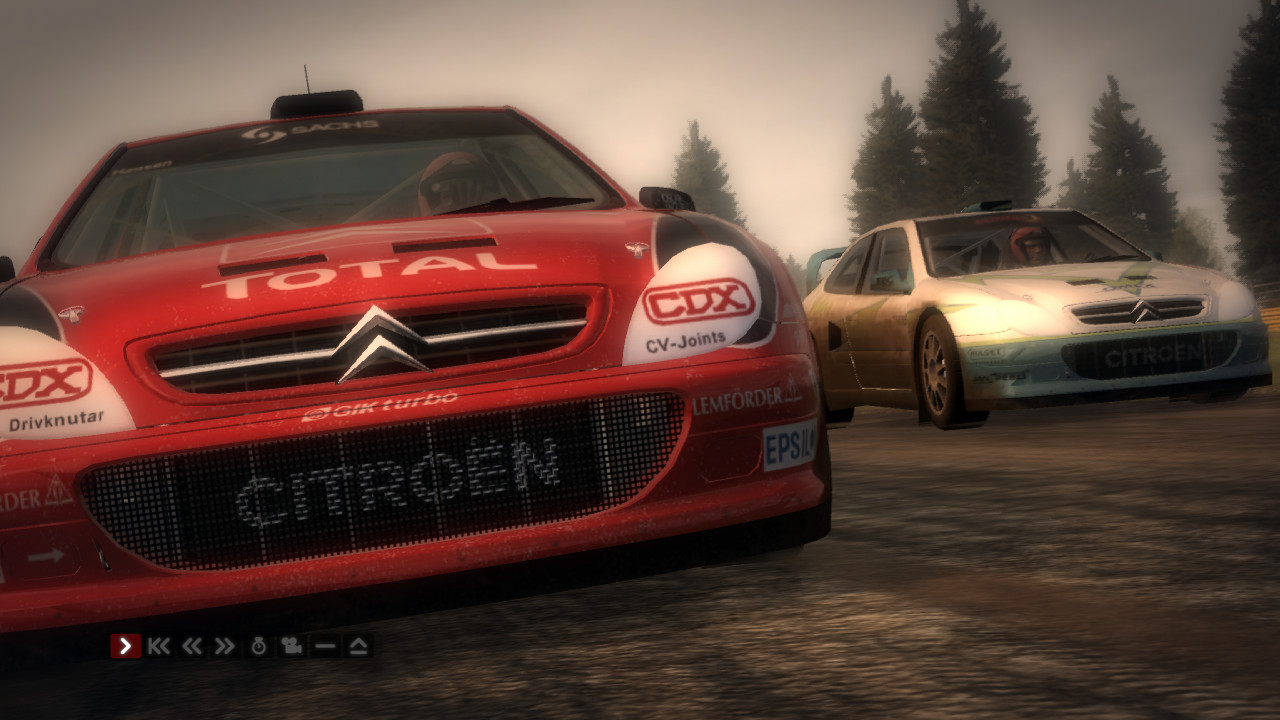Skip to the start of the replay

(159, 645)
